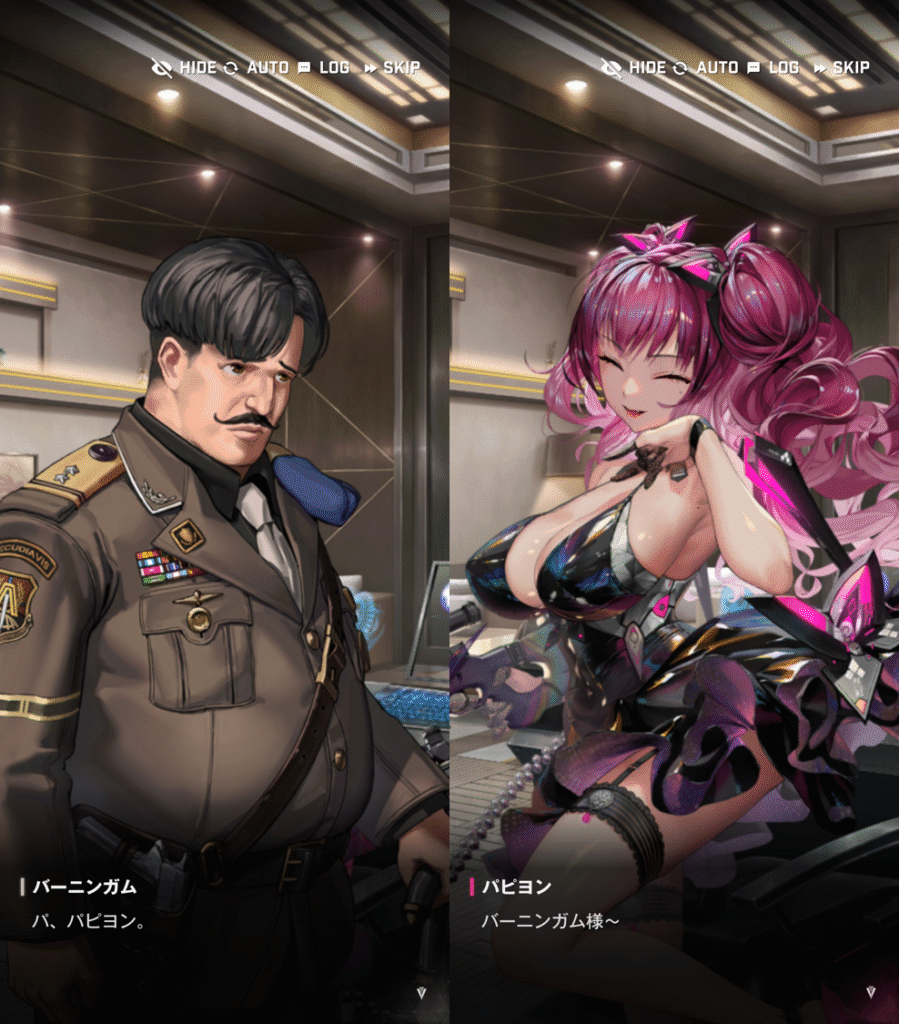899x1024 pixels.
Task: Advance dialogue with the arrow below 「パ、パピヨン。」
Action: pyautogui.click(x=421, y=993)
